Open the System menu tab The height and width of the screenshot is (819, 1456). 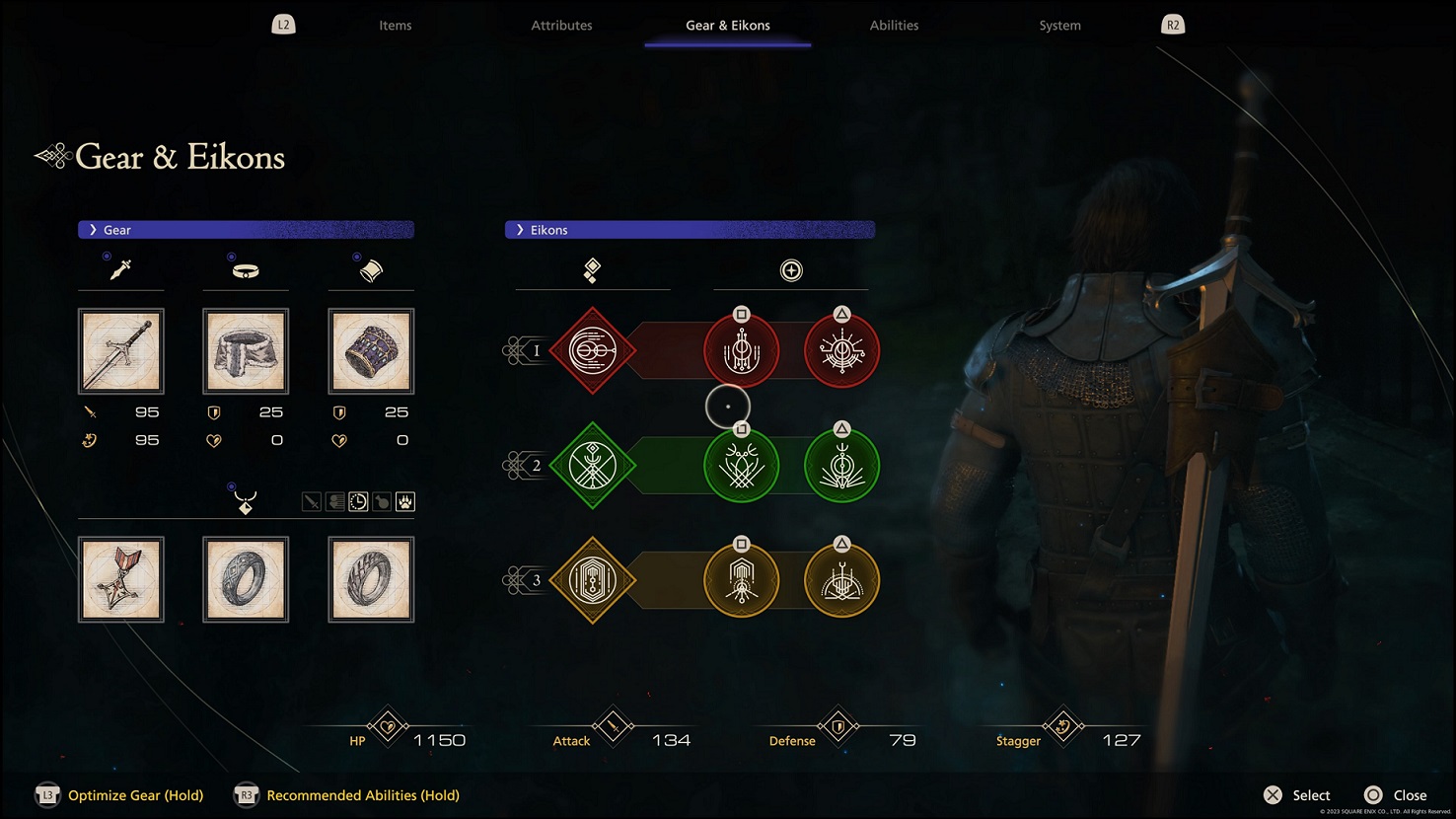(x=1059, y=25)
